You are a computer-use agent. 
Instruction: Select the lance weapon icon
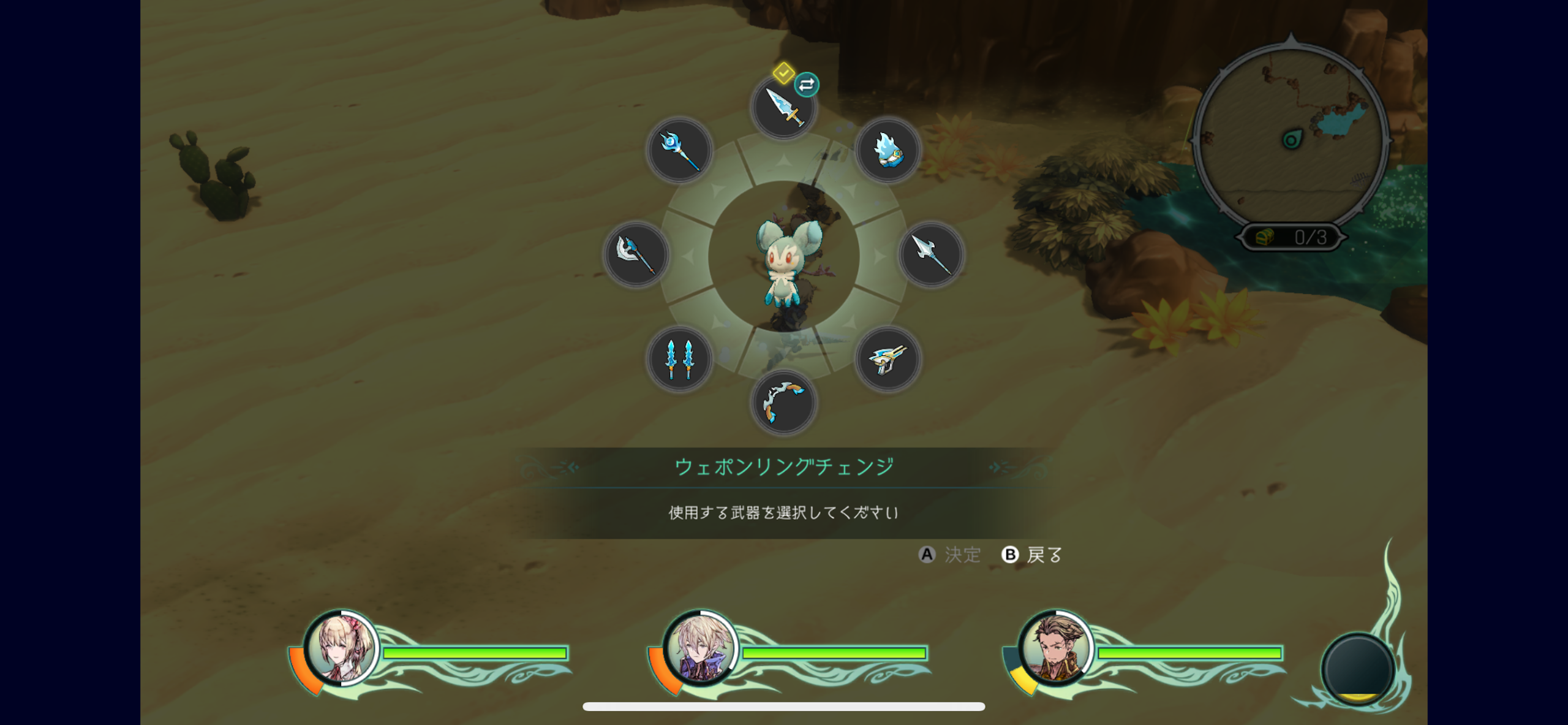(x=931, y=254)
